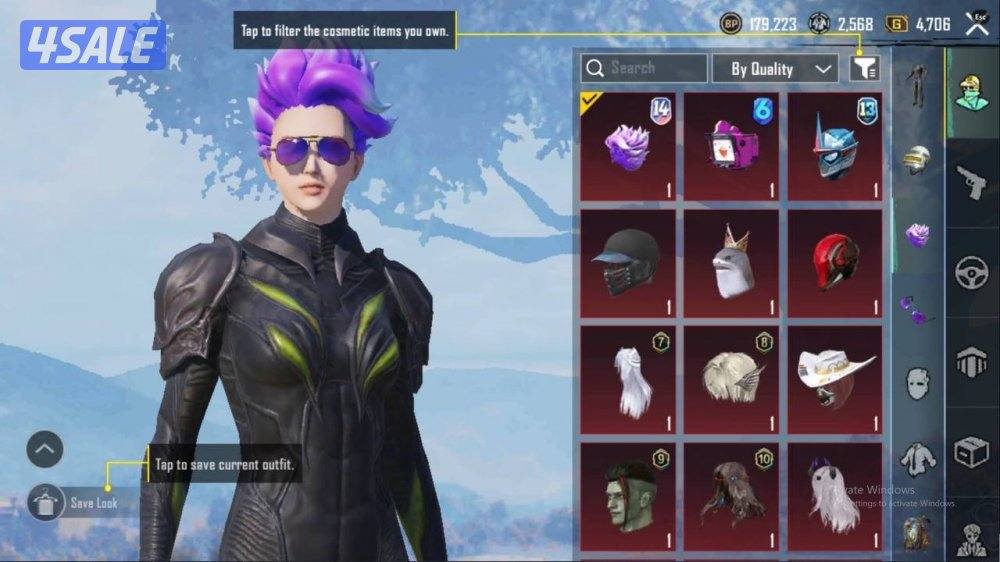
Task: Choose the red armored helmet item
Action: (835, 263)
